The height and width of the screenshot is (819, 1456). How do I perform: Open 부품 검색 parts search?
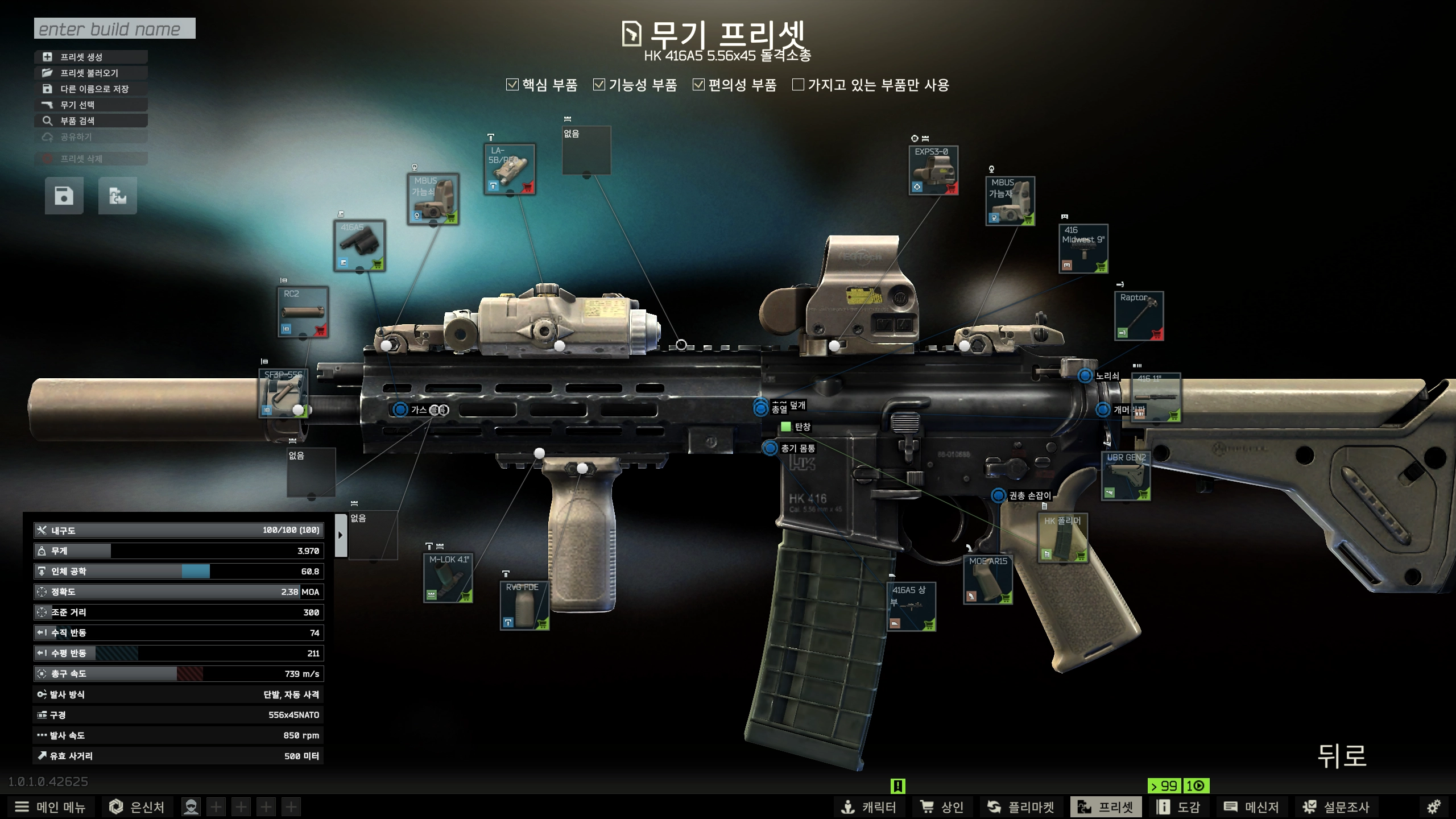[x=91, y=121]
